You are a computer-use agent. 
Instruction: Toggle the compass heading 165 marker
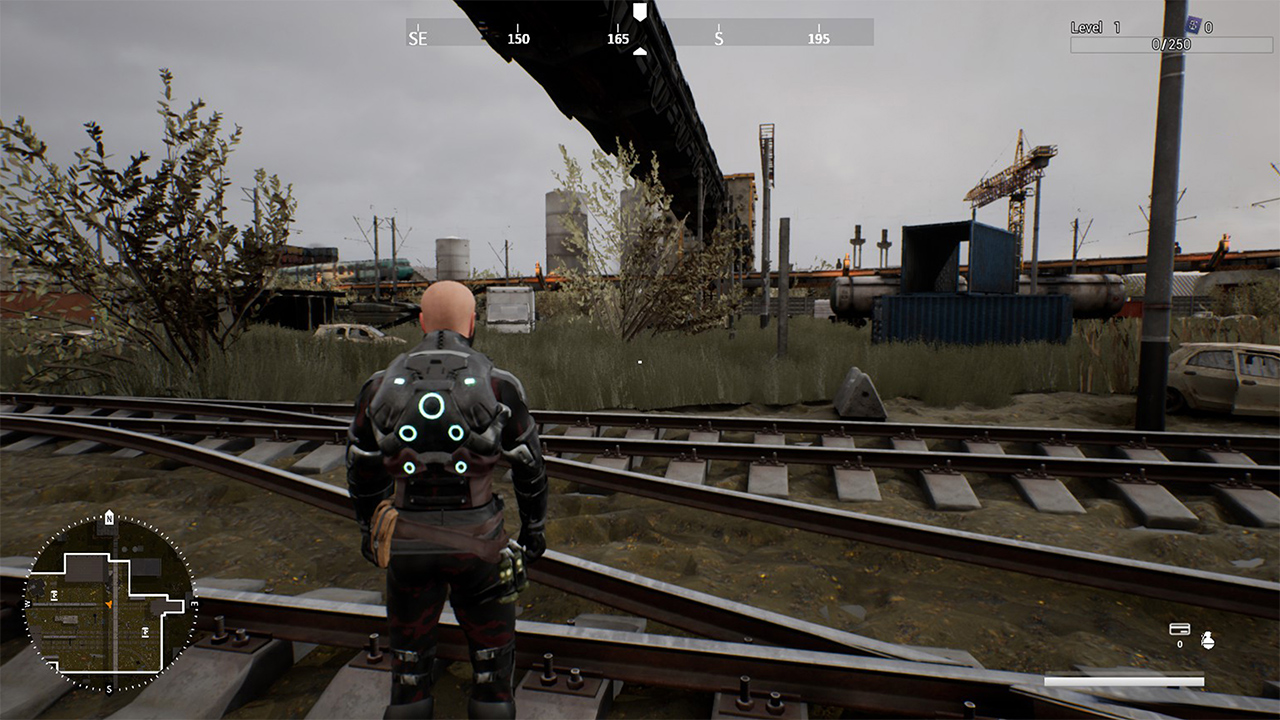(x=618, y=39)
